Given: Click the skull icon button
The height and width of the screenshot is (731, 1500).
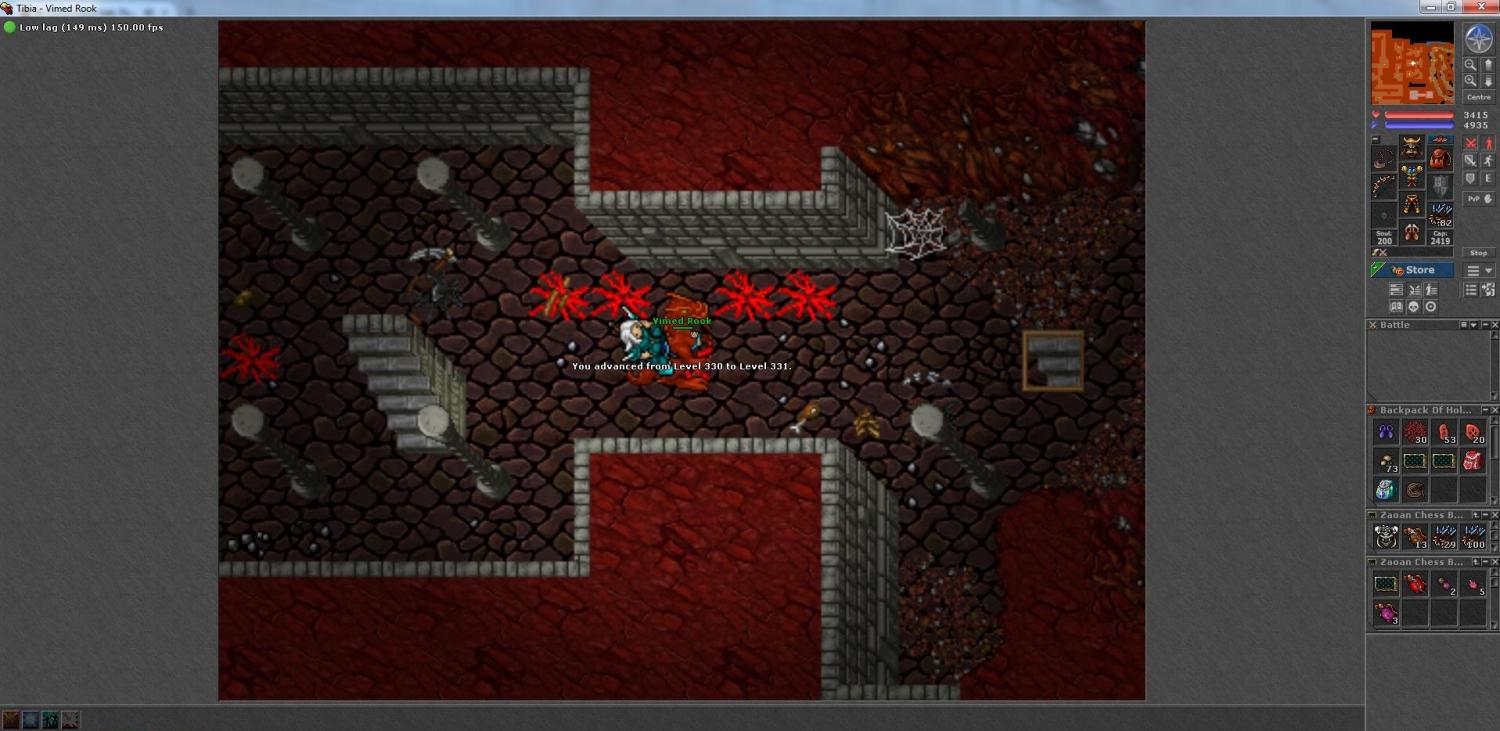Looking at the screenshot, I should [x=1414, y=307].
